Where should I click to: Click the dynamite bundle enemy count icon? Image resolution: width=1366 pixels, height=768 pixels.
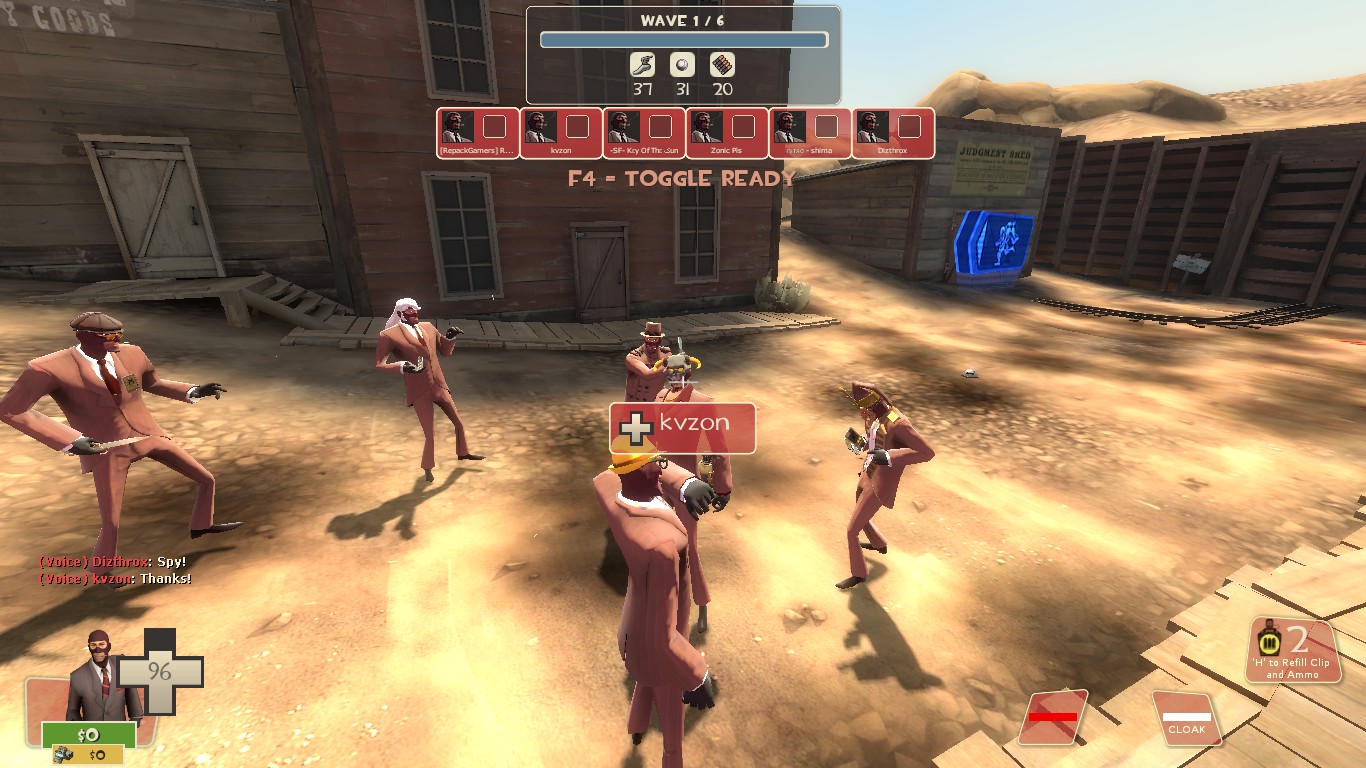[x=722, y=65]
